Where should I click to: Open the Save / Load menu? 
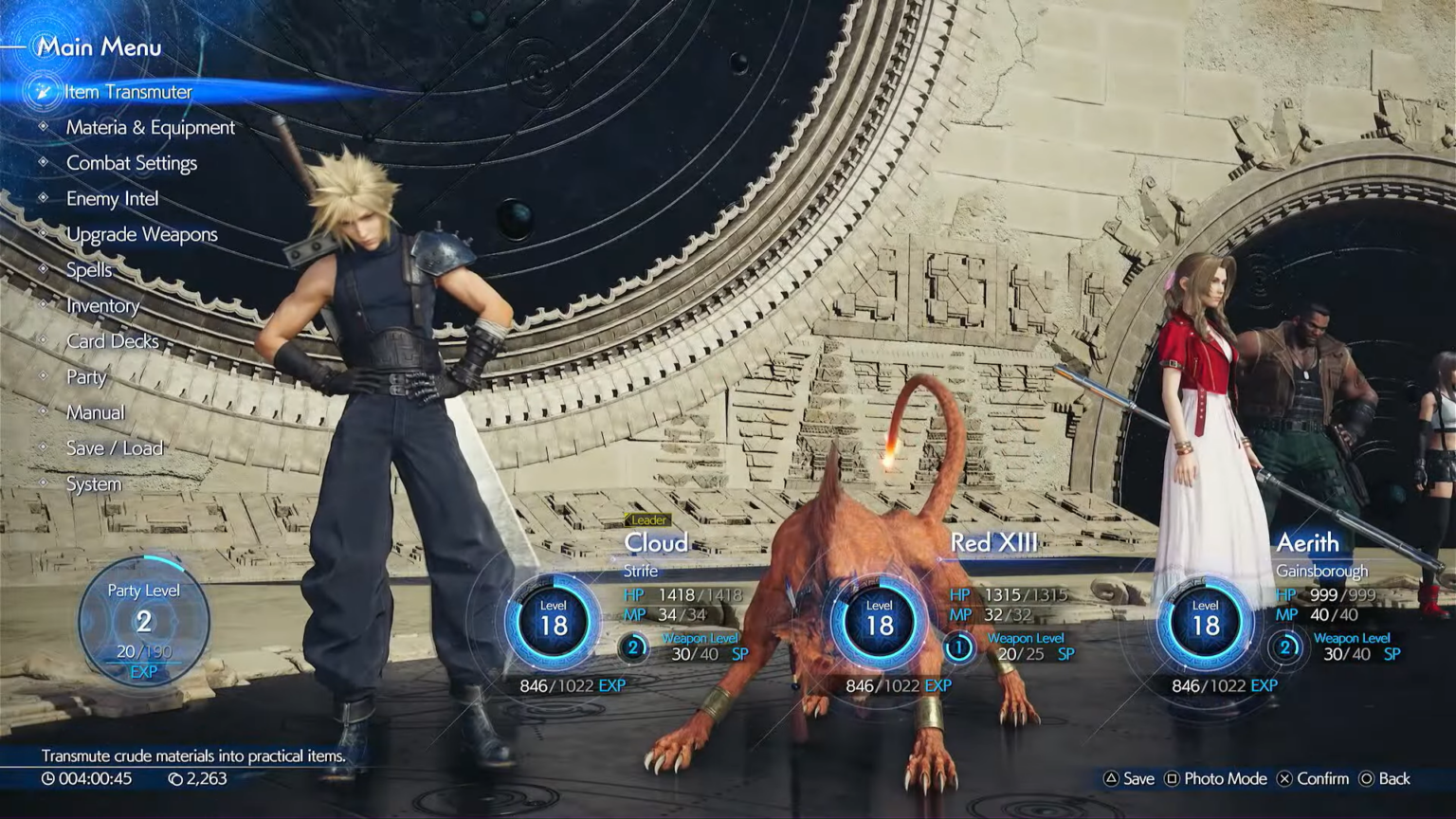click(114, 448)
